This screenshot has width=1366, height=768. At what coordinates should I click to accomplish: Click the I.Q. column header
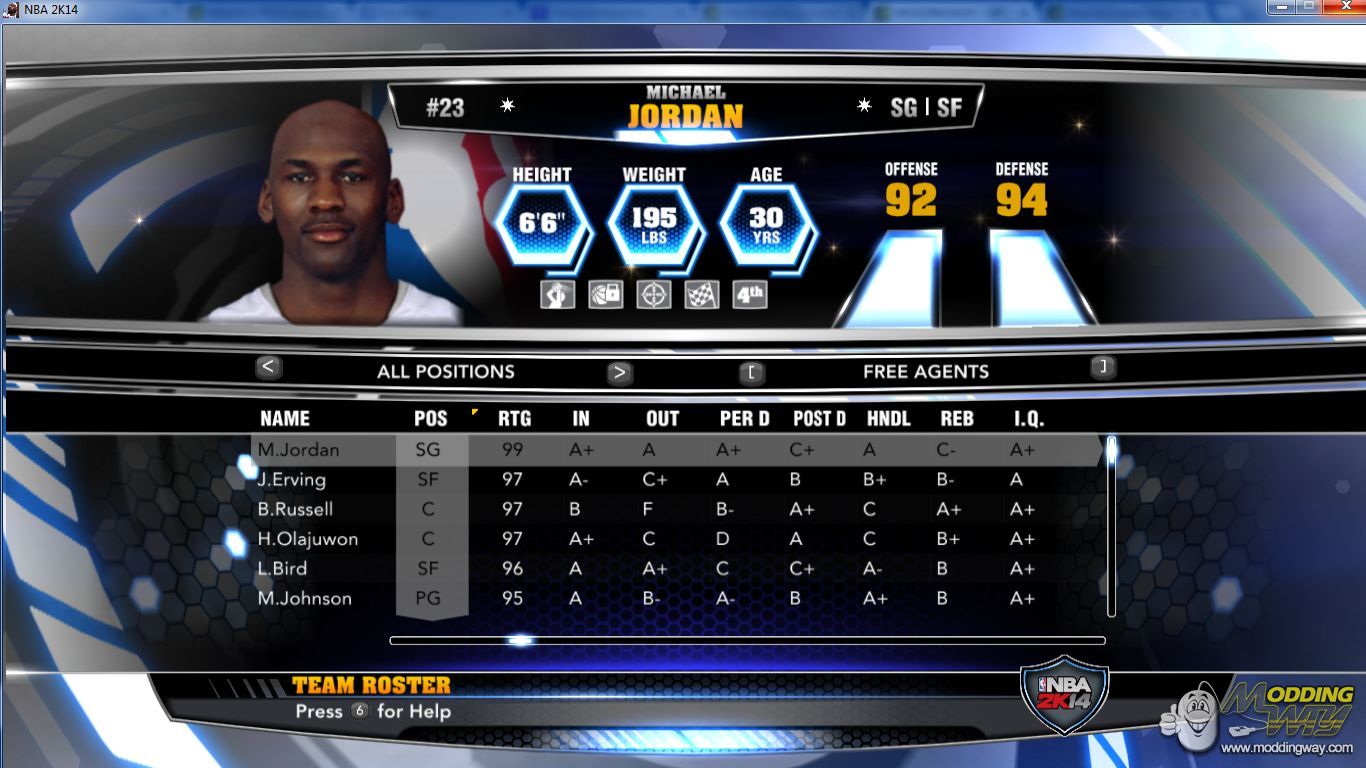coord(1028,419)
